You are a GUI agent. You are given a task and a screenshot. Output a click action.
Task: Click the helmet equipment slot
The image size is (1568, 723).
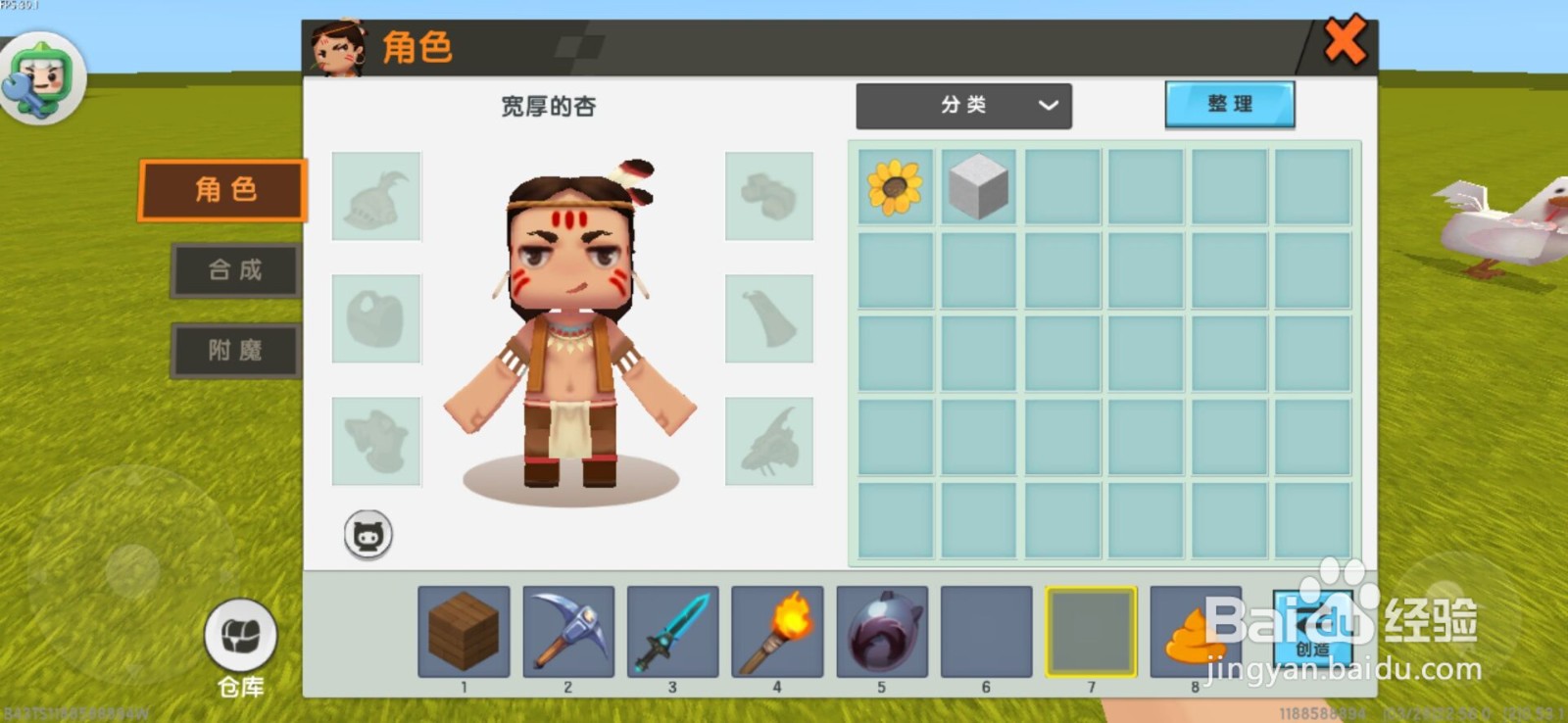376,196
